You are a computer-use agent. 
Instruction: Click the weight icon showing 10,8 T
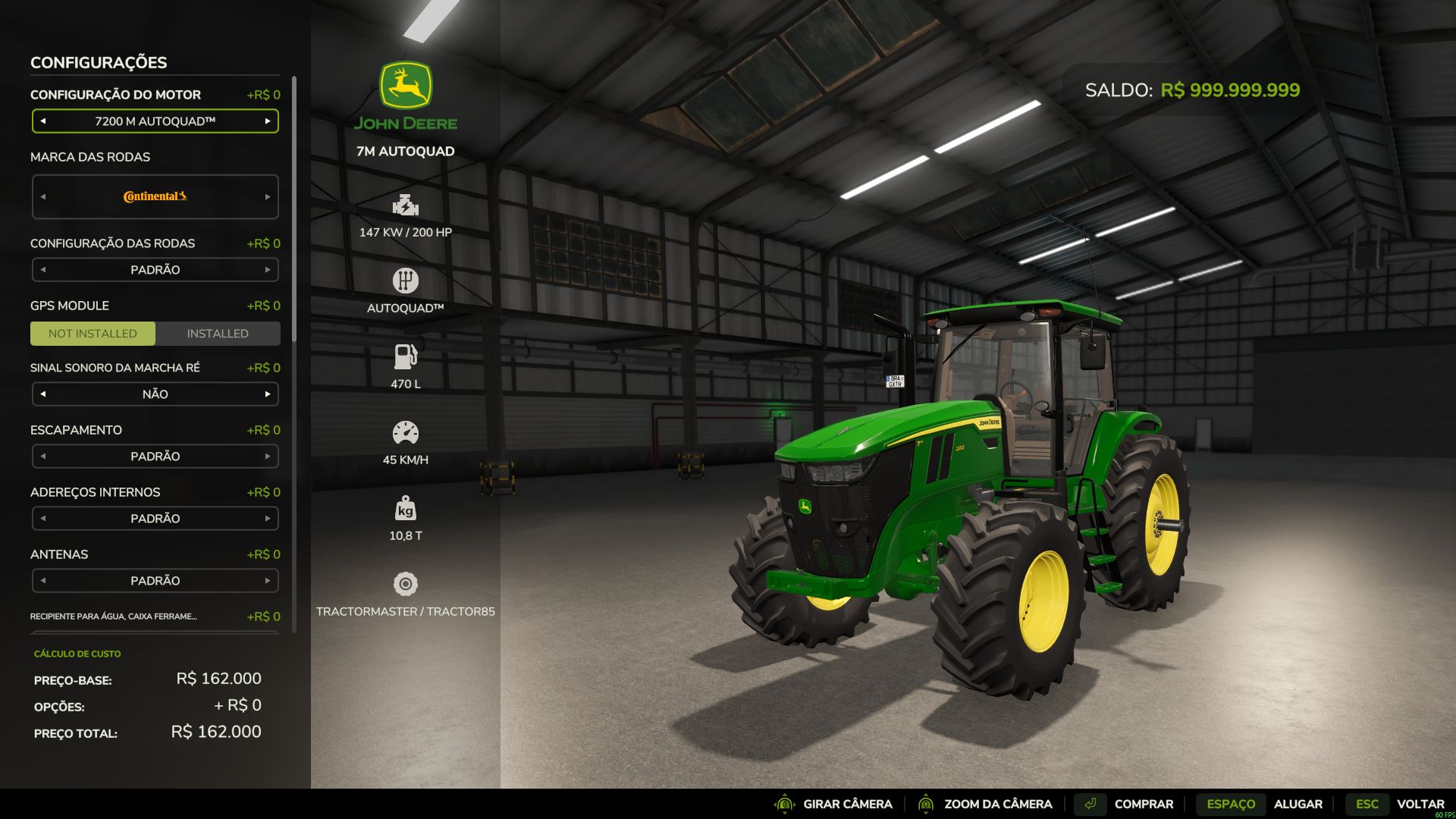pyautogui.click(x=406, y=508)
